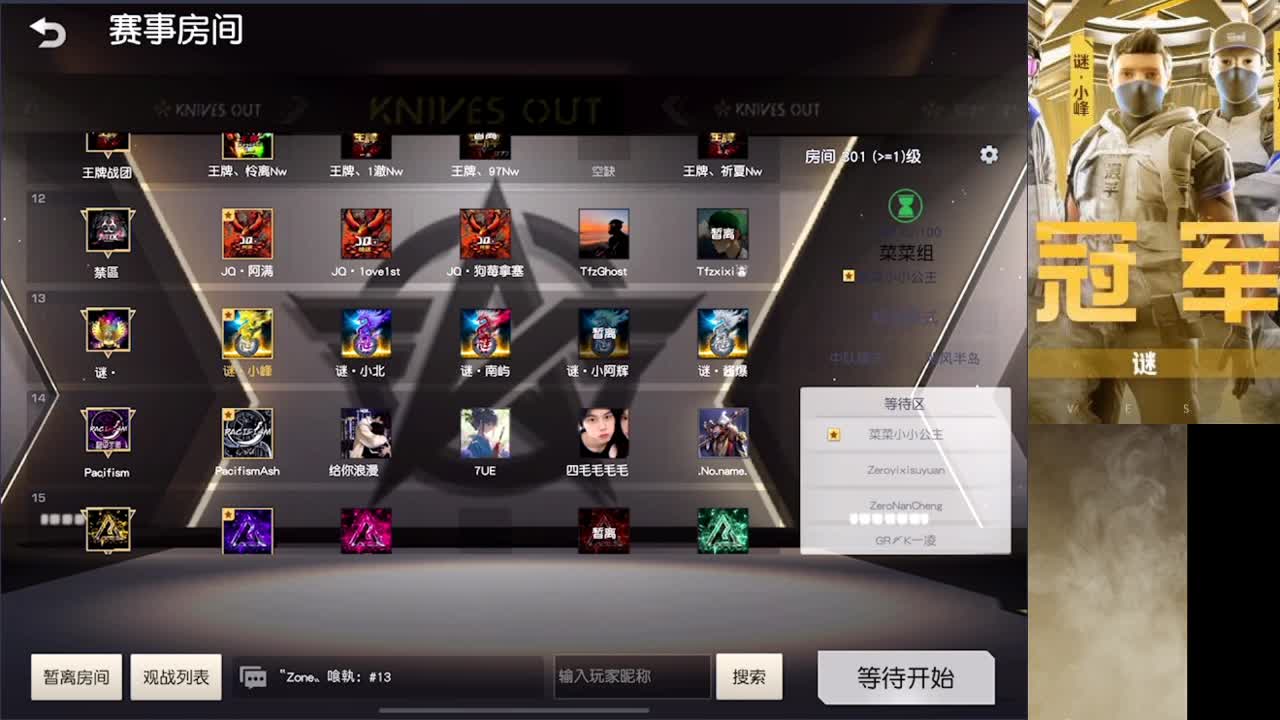Click the 输入玩家昵称 input field

pyautogui.click(x=630, y=676)
